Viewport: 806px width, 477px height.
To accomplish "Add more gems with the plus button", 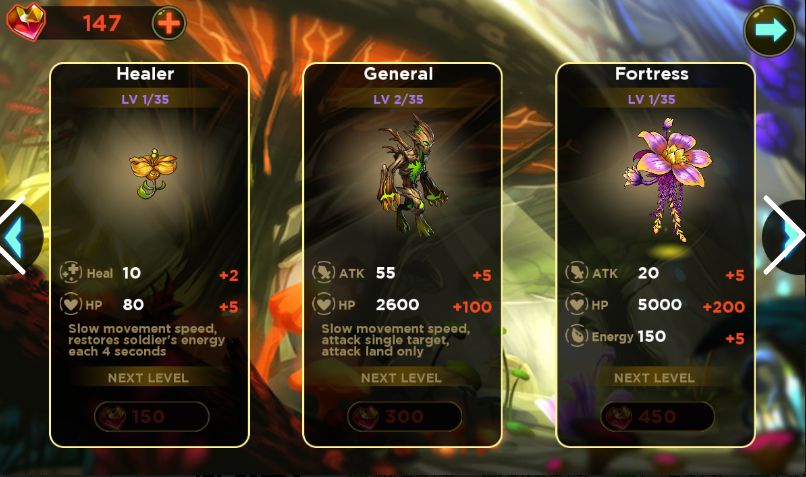I will pyautogui.click(x=168, y=22).
